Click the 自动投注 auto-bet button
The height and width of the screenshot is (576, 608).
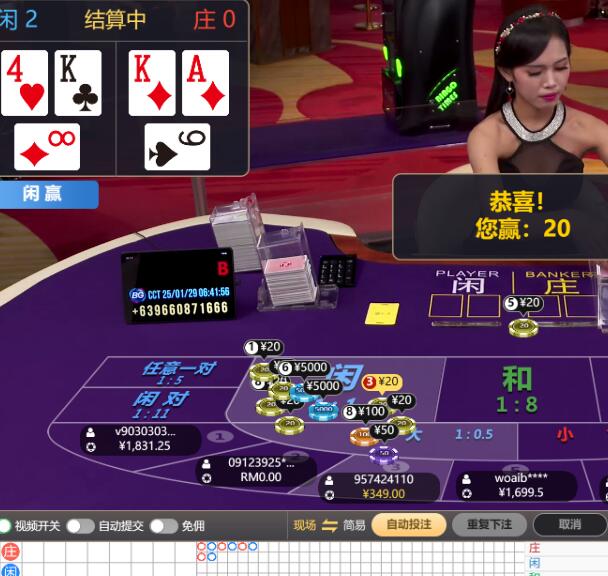coord(409,524)
